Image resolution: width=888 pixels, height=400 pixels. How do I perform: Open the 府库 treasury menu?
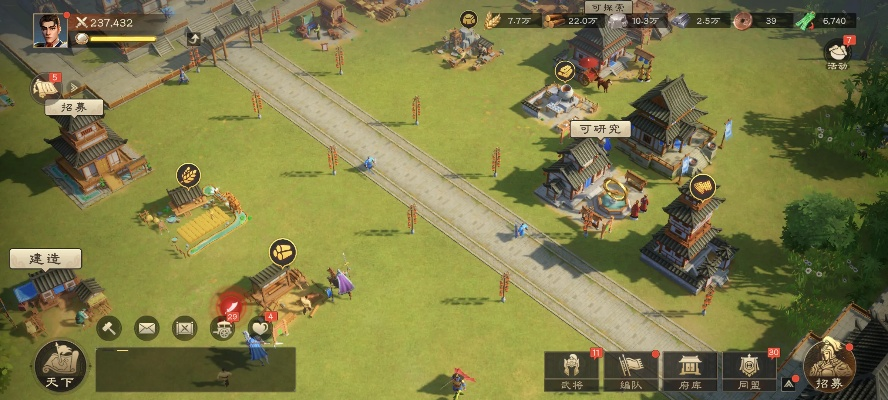coord(689,371)
